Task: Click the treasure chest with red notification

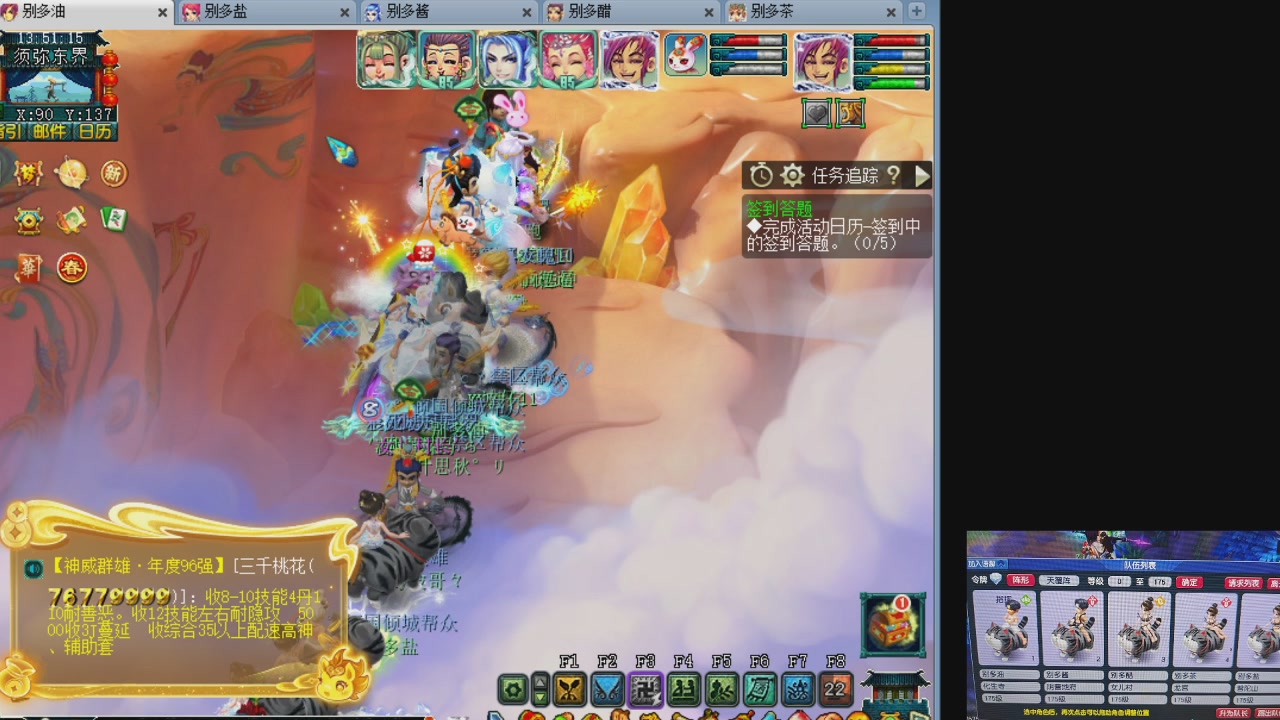Action: [892, 624]
